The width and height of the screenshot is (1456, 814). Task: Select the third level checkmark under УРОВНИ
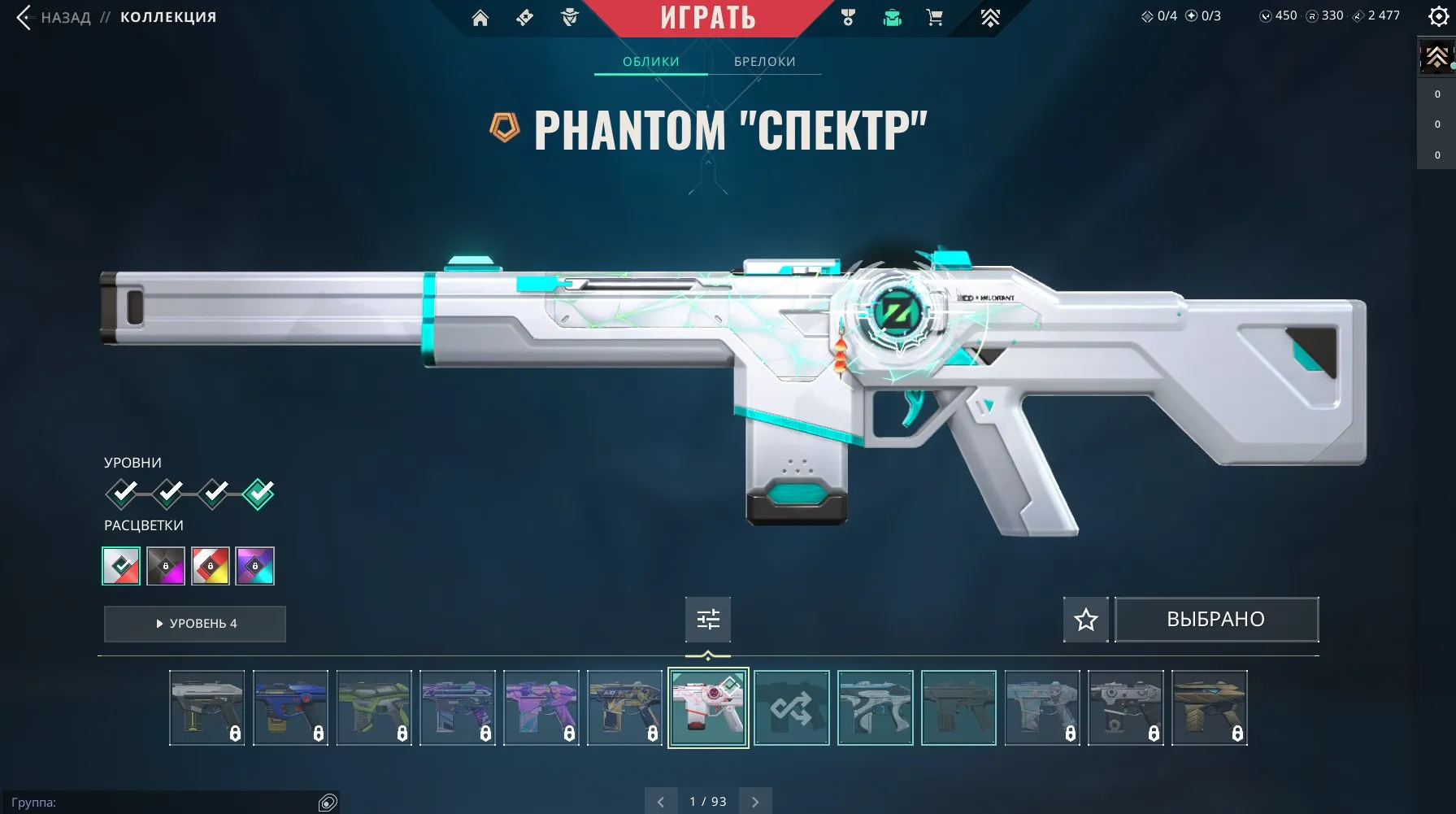(213, 494)
